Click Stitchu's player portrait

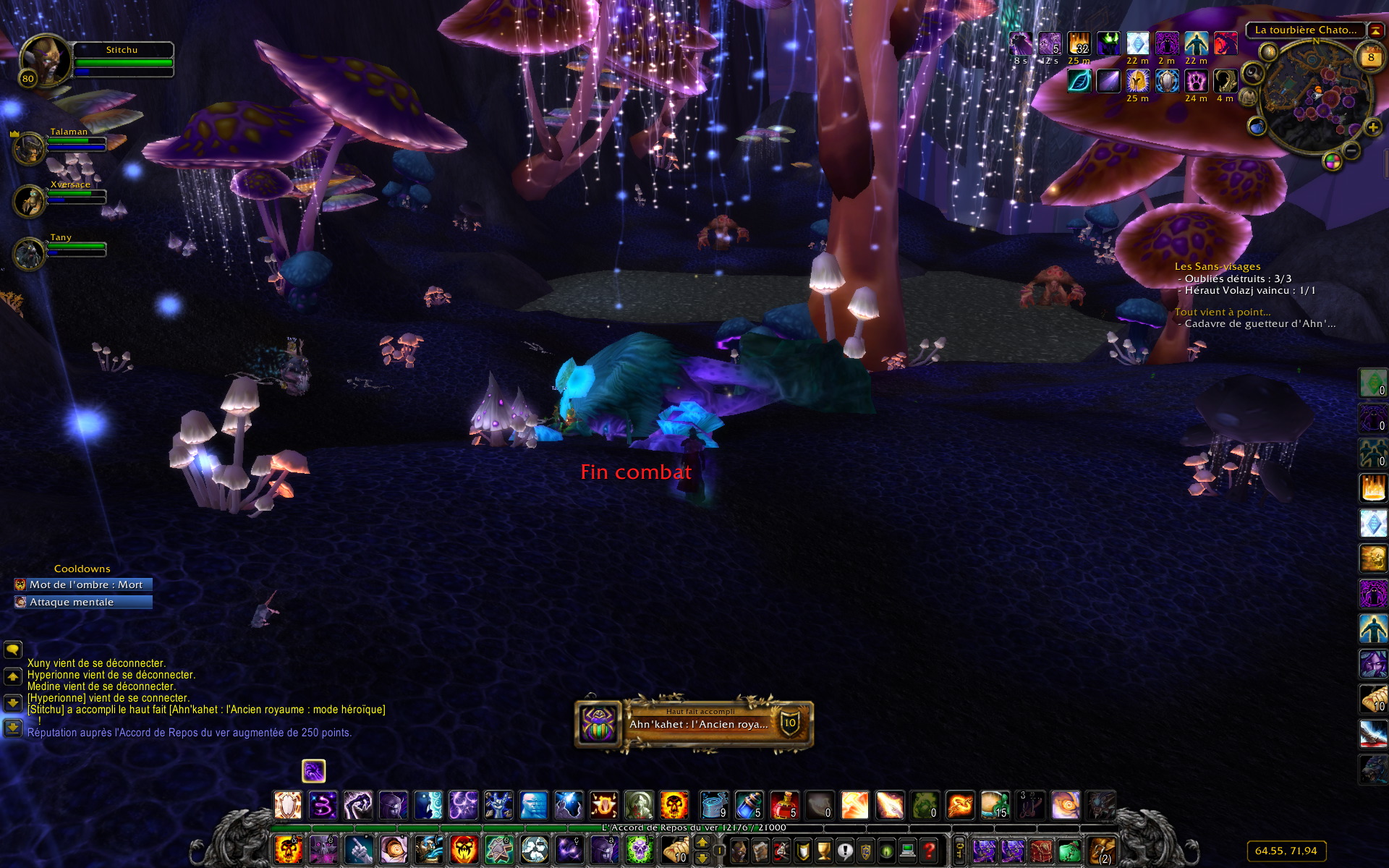click(45, 59)
